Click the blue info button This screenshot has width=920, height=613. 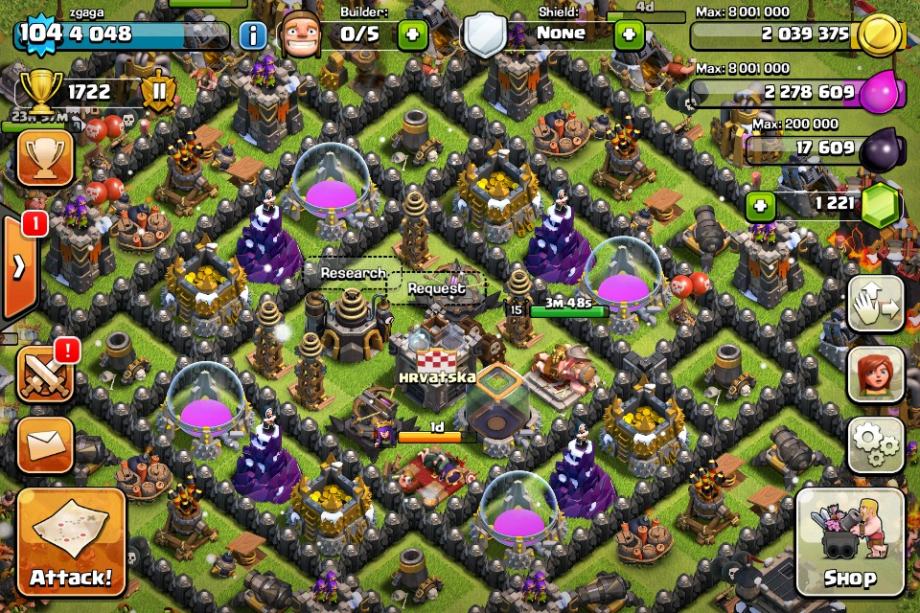pos(253,35)
